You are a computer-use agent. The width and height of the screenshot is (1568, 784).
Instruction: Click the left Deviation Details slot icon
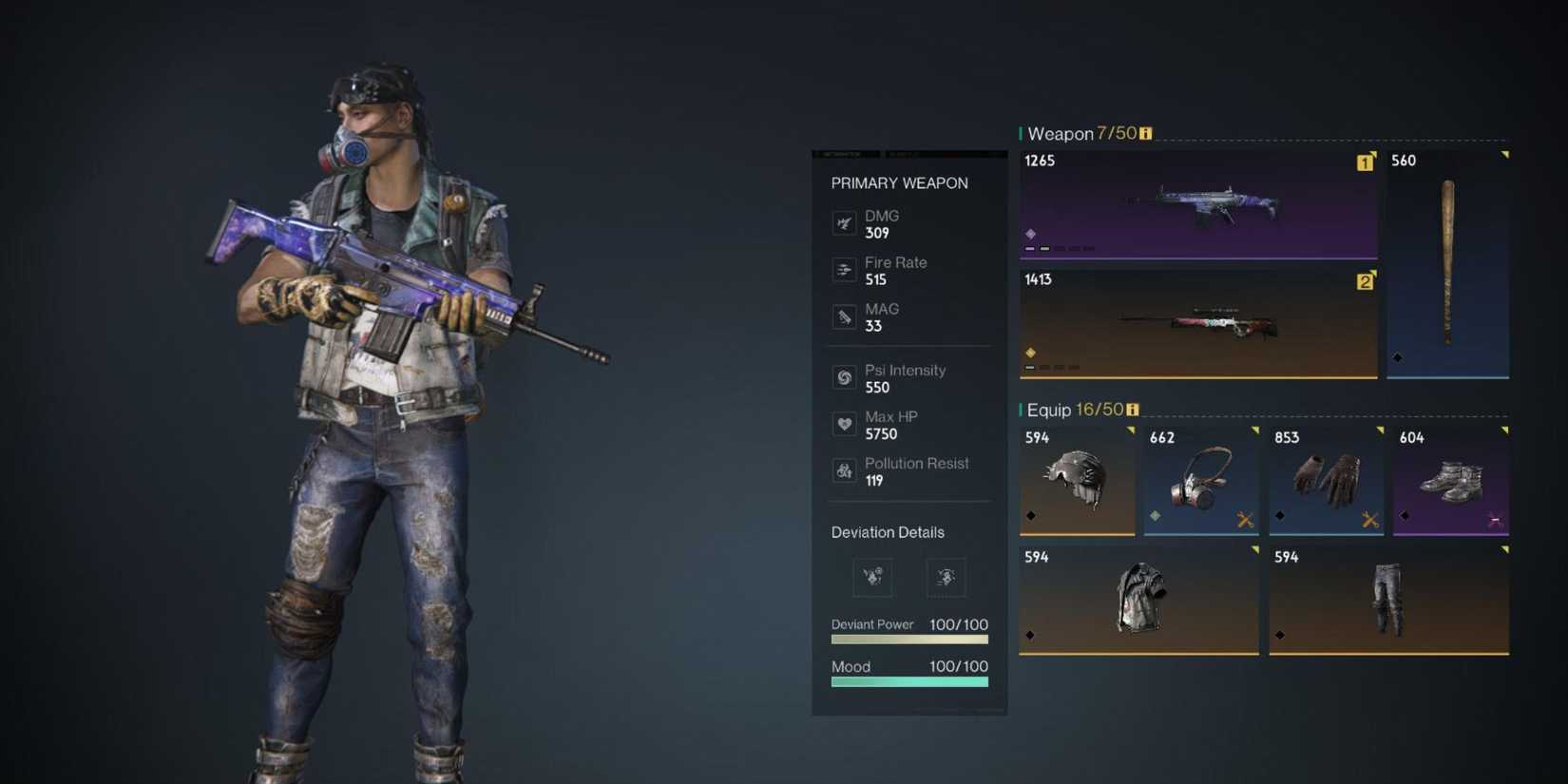(872, 577)
